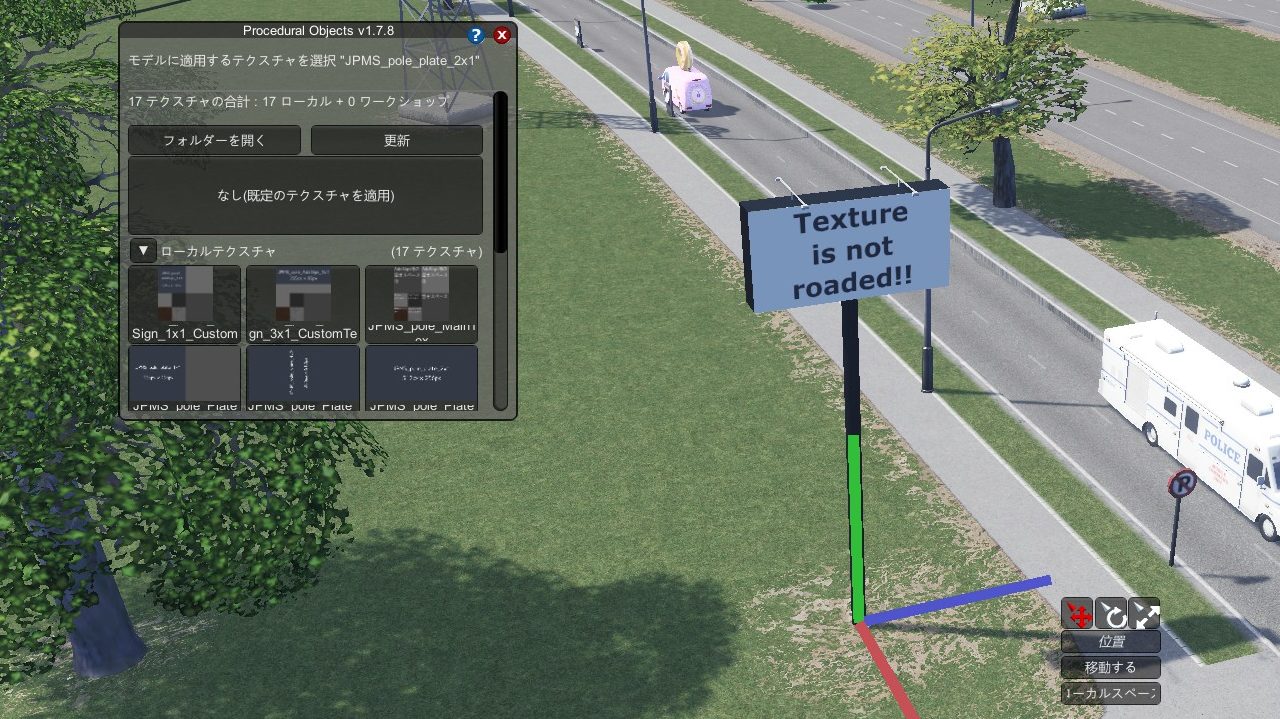The image size is (1280, 719).
Task: Switch to the rotate gizmo tool
Action: click(1111, 612)
